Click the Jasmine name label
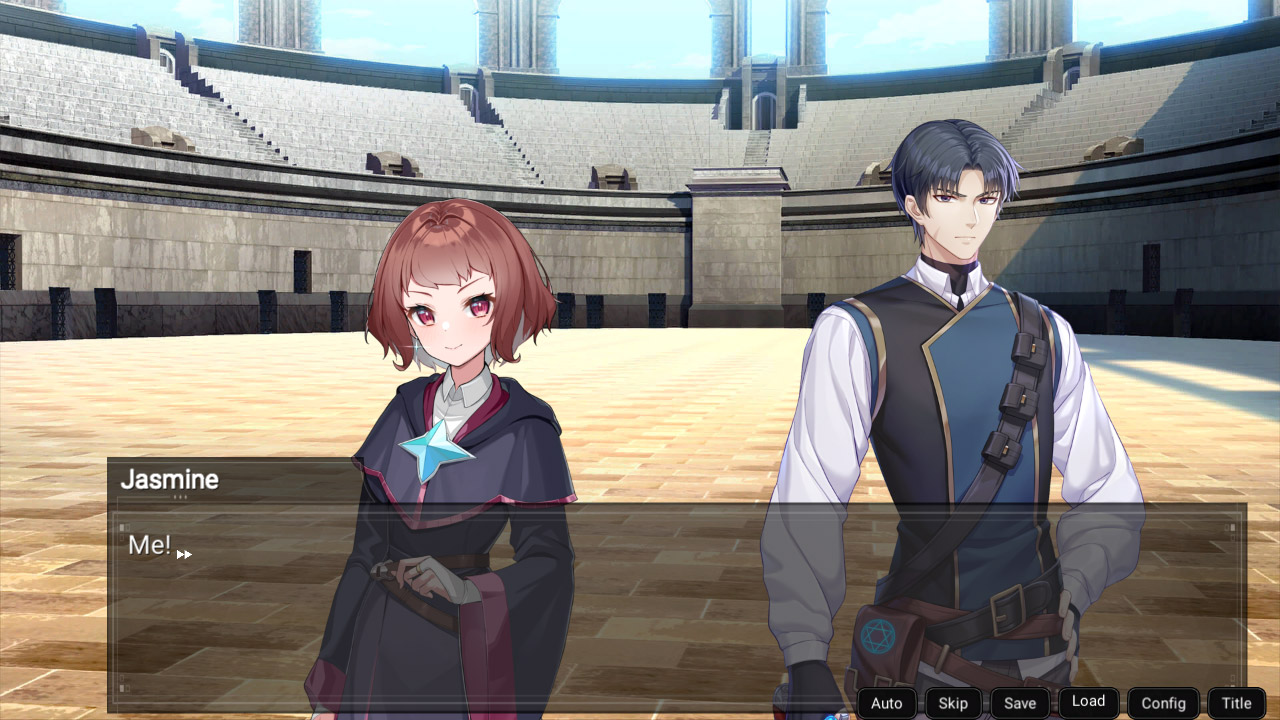This screenshot has height=720, width=1280. 168,479
